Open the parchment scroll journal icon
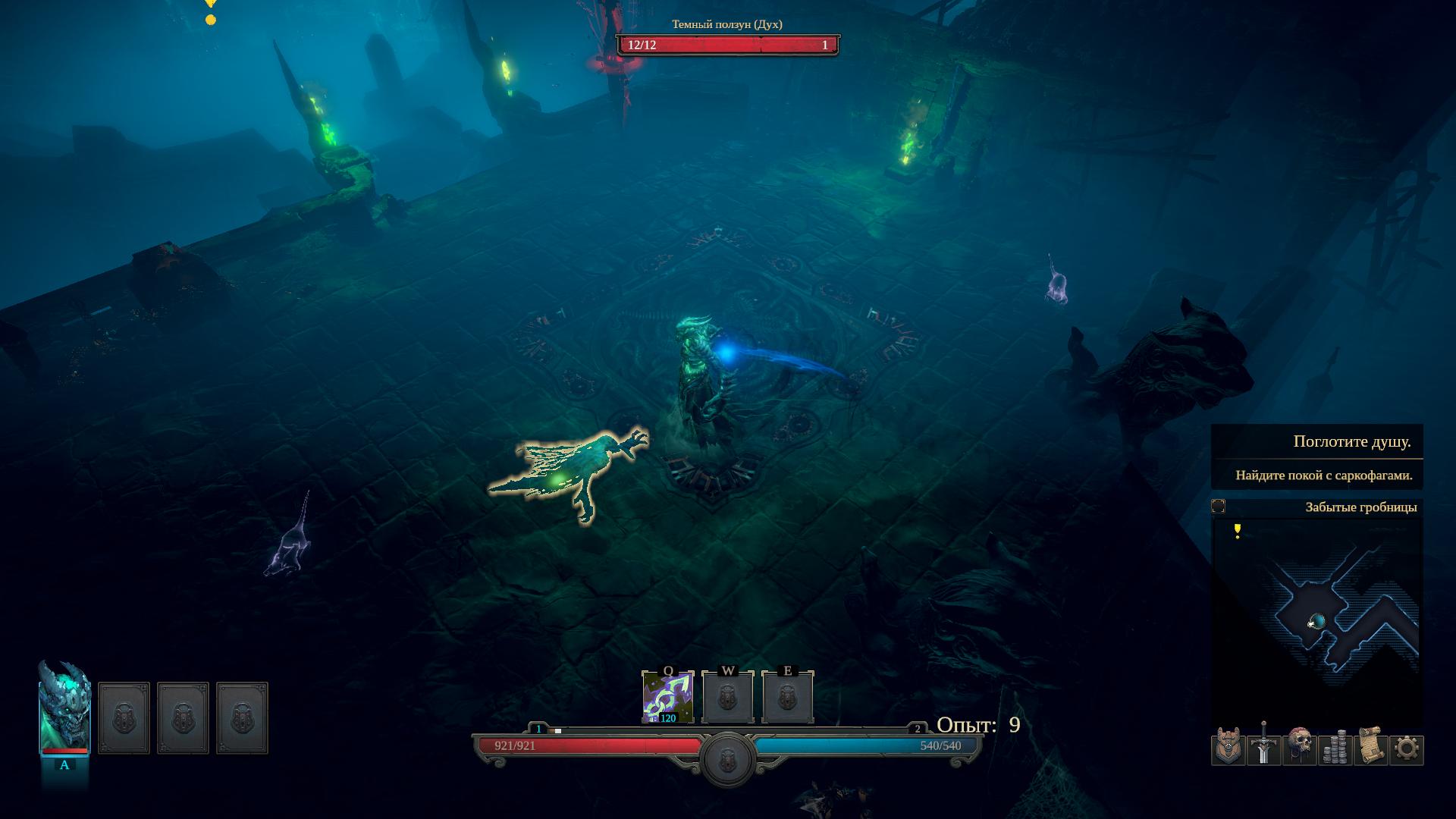The height and width of the screenshot is (819, 1456). point(1370,748)
